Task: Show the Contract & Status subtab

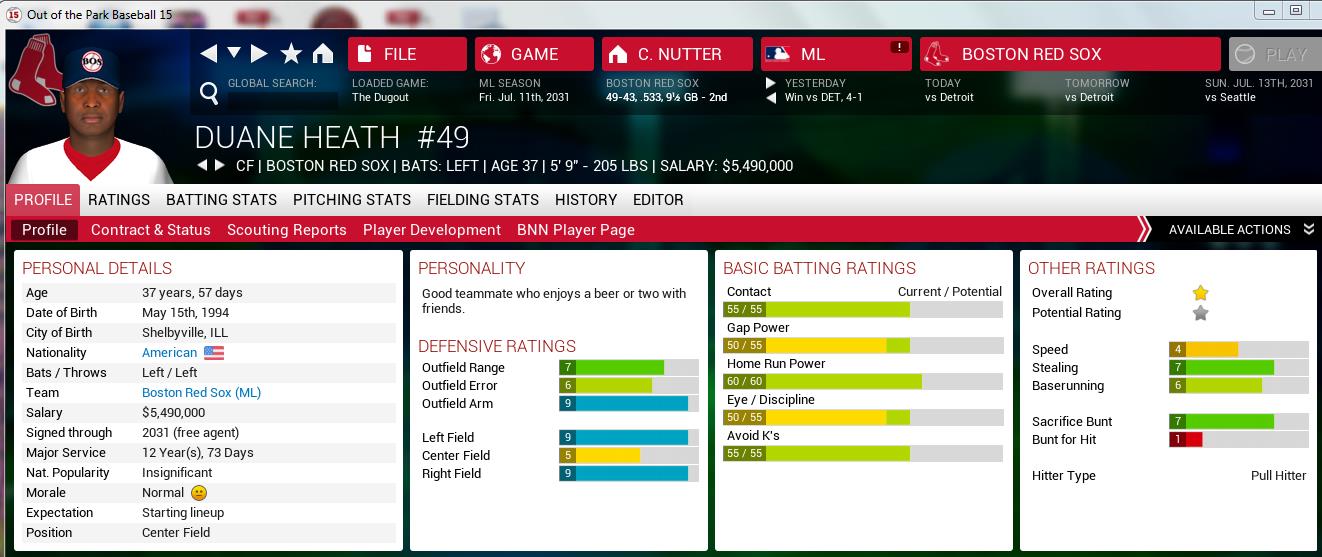Action: (x=151, y=230)
